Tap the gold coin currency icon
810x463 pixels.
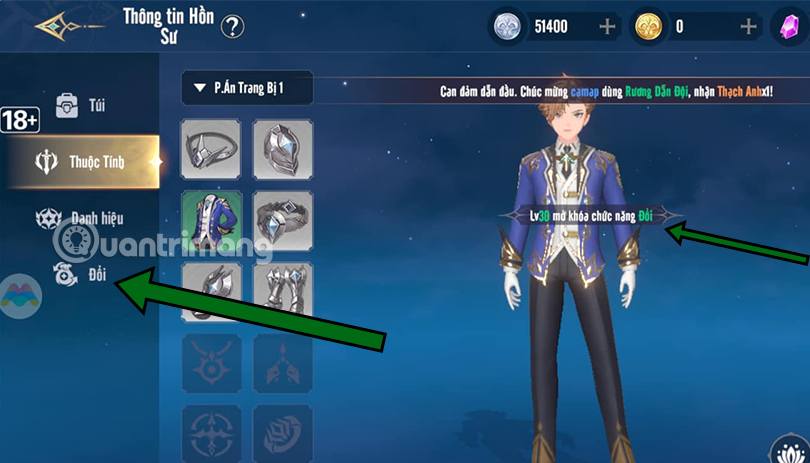[x=649, y=27]
